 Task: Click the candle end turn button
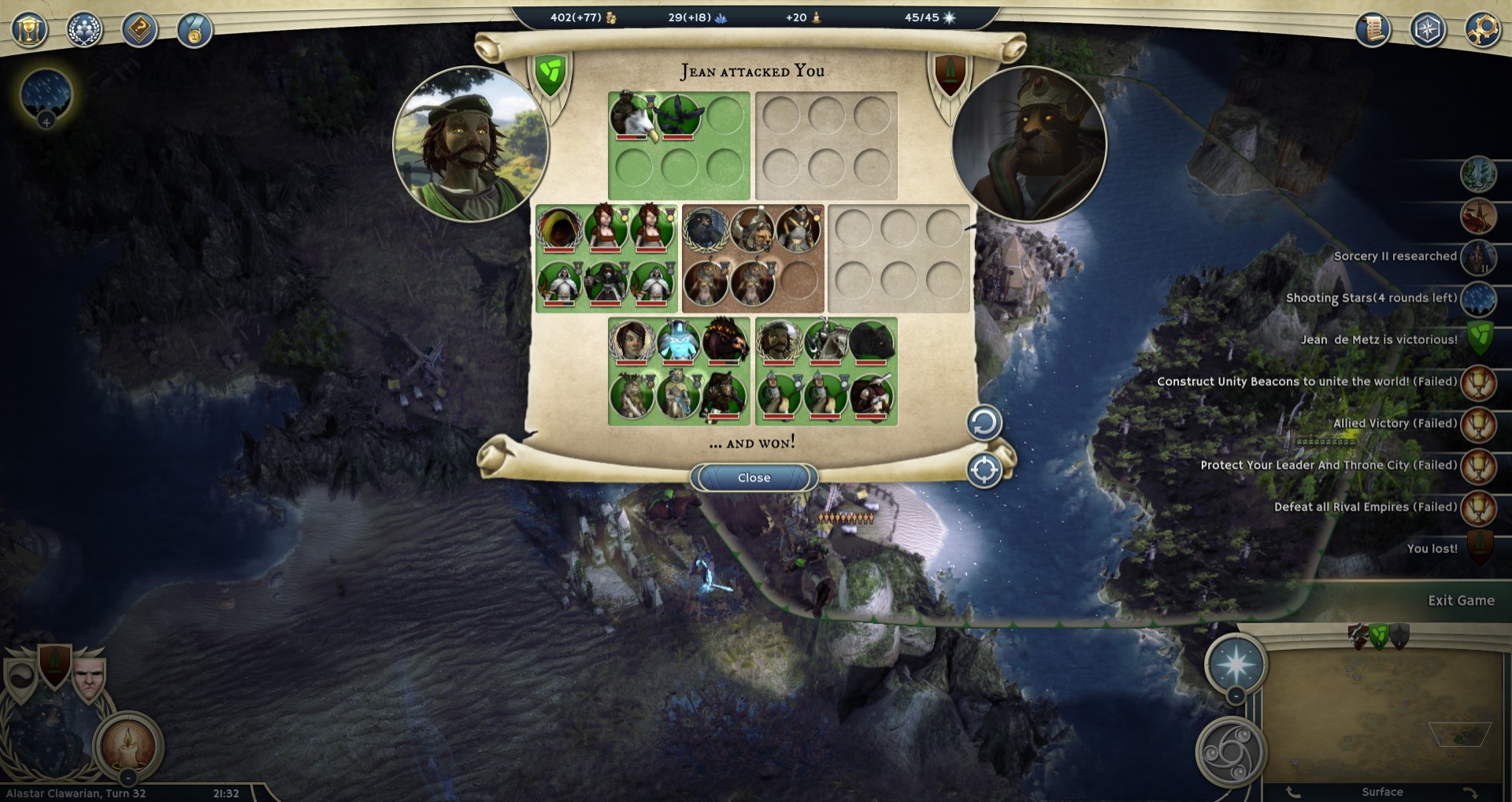128,745
